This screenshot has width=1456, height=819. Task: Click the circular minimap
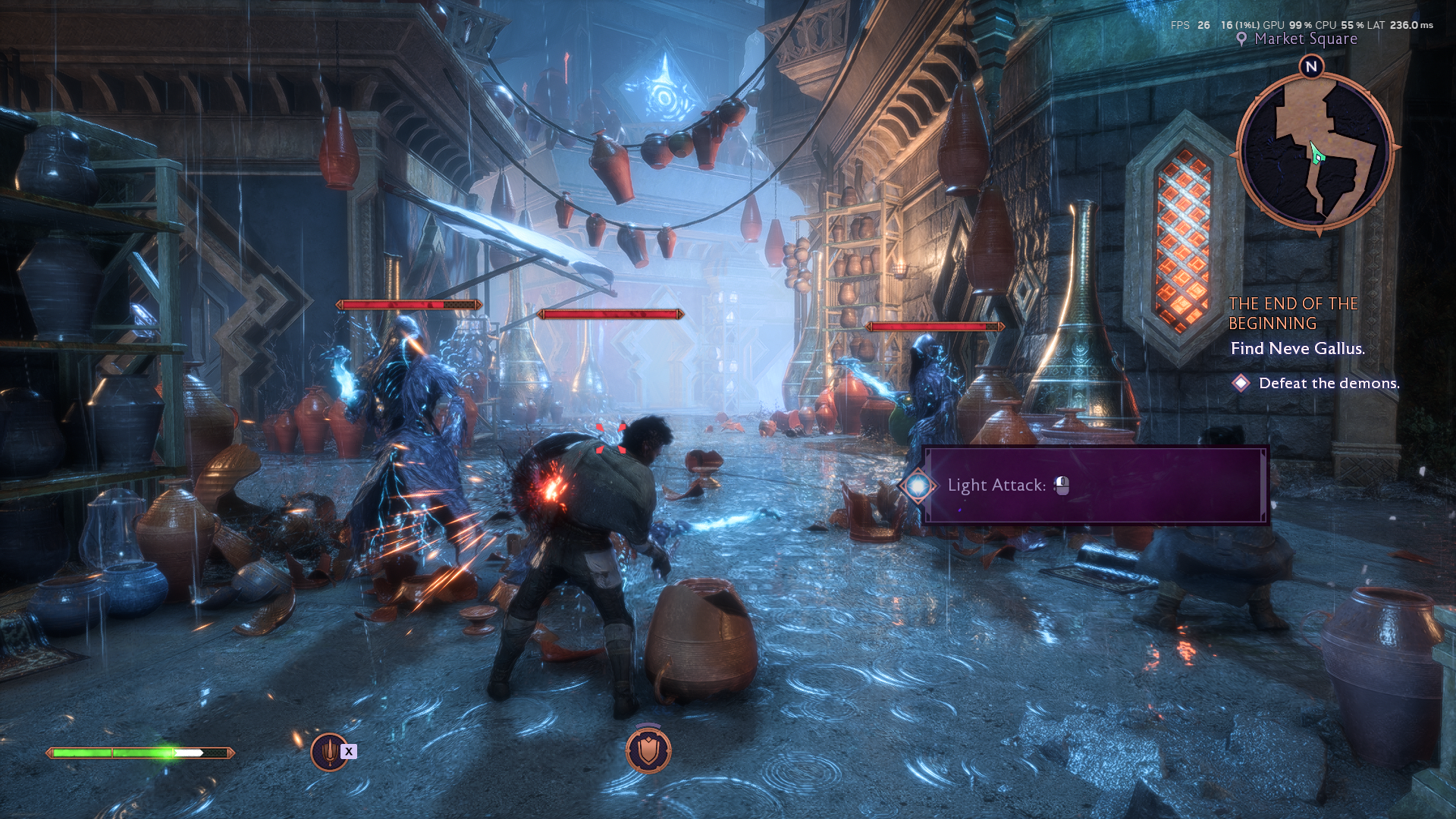[x=1316, y=152]
